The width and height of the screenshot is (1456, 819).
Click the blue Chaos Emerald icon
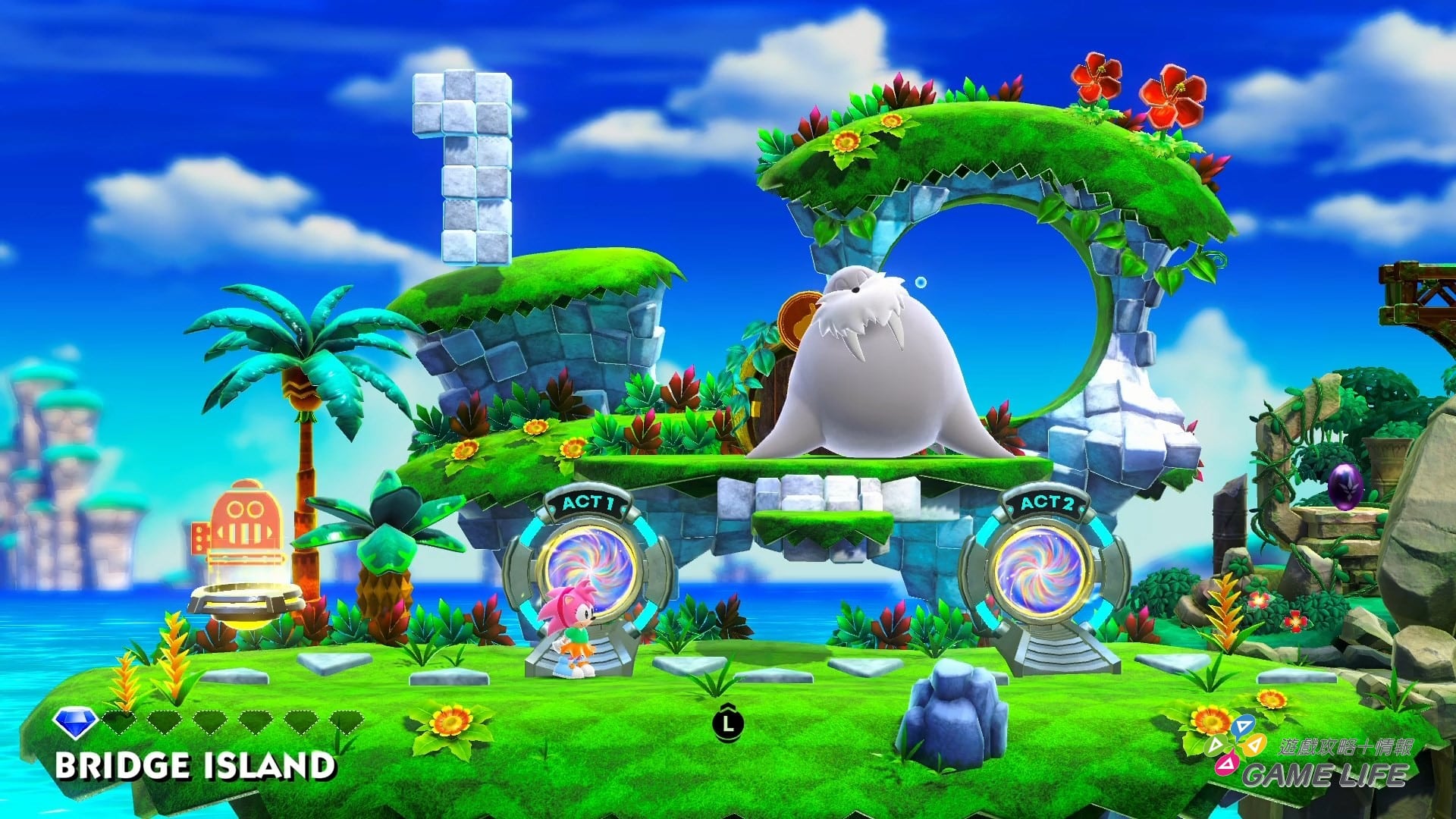click(74, 722)
